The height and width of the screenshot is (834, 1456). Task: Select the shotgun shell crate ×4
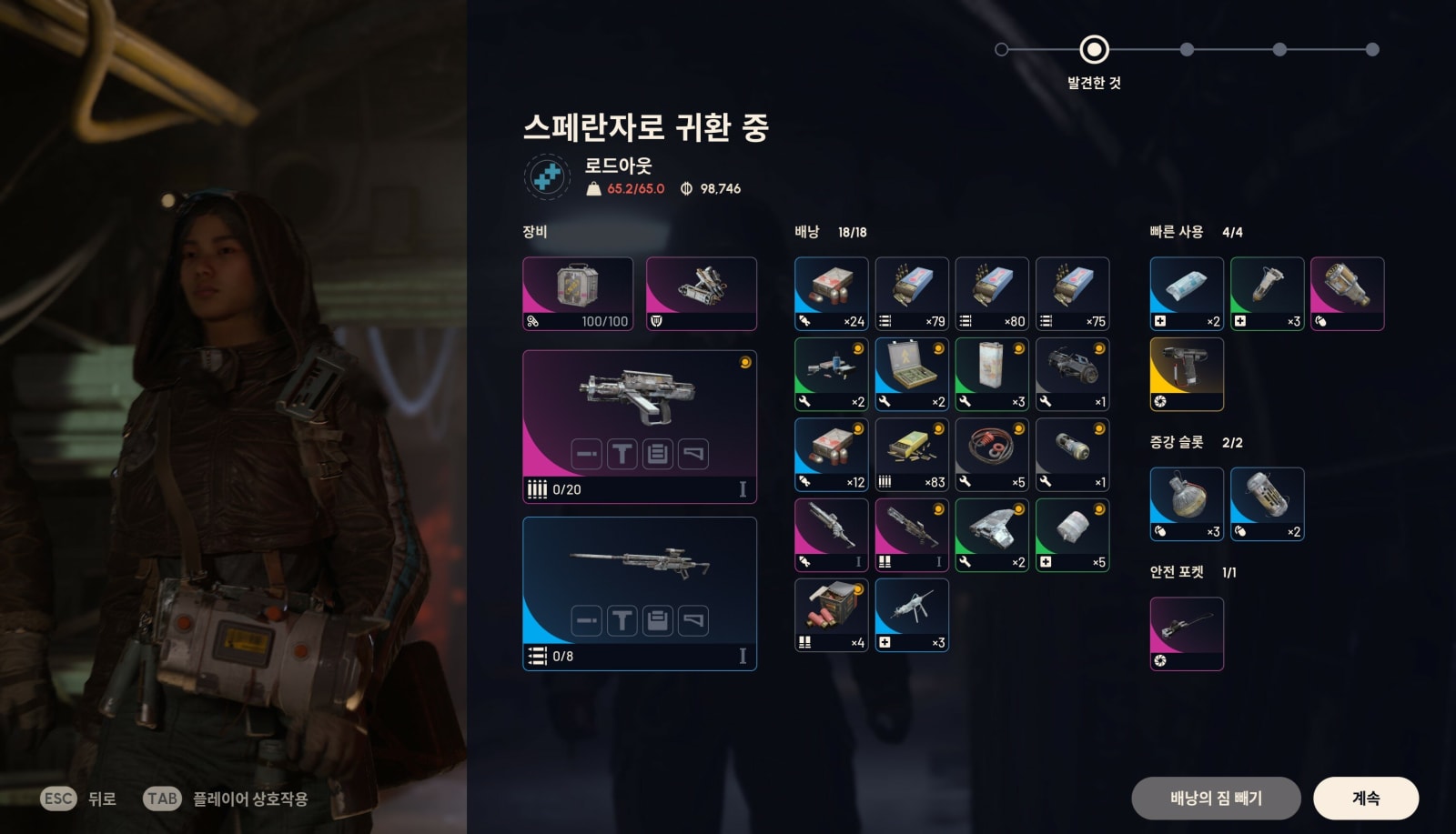coord(831,615)
